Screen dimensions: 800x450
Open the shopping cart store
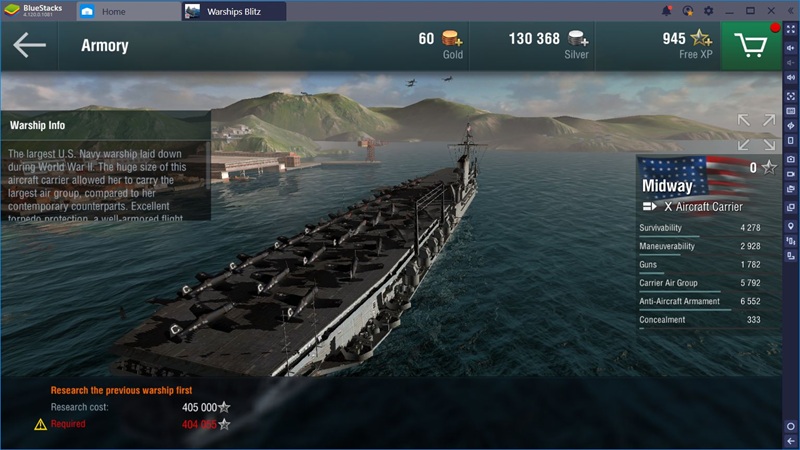tap(750, 45)
